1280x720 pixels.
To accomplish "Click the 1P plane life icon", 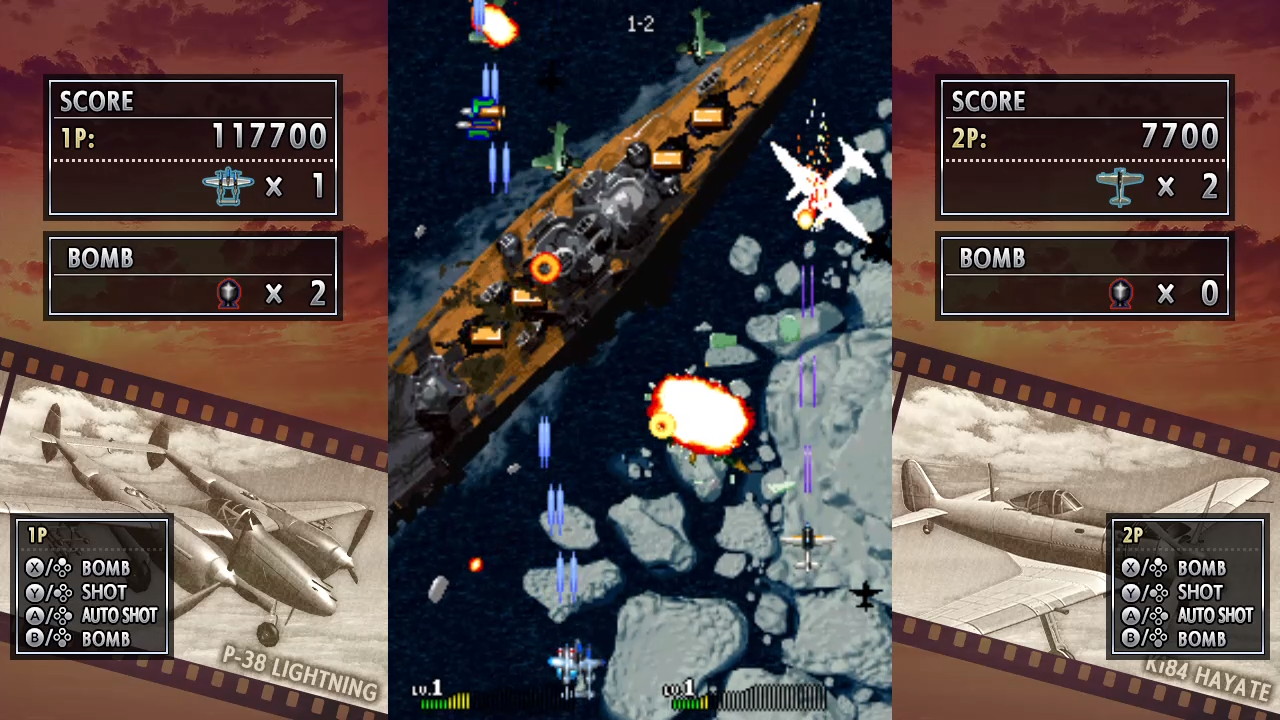I will tap(228, 186).
